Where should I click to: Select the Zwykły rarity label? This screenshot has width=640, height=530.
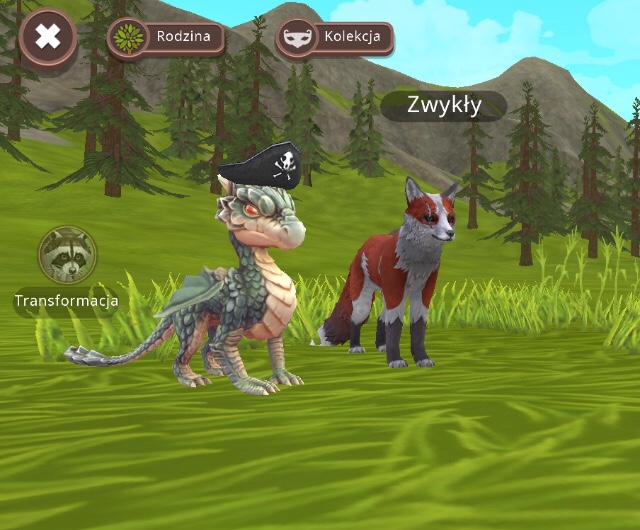[444, 104]
